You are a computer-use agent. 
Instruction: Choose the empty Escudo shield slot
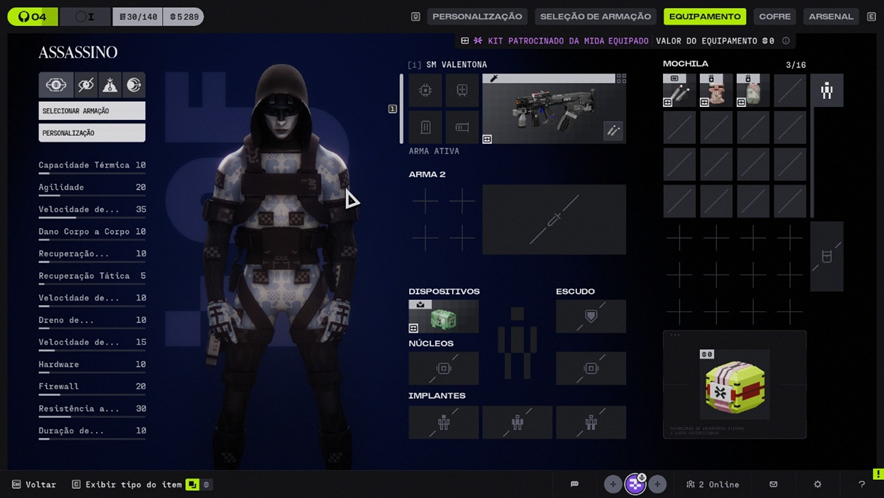tap(591, 317)
